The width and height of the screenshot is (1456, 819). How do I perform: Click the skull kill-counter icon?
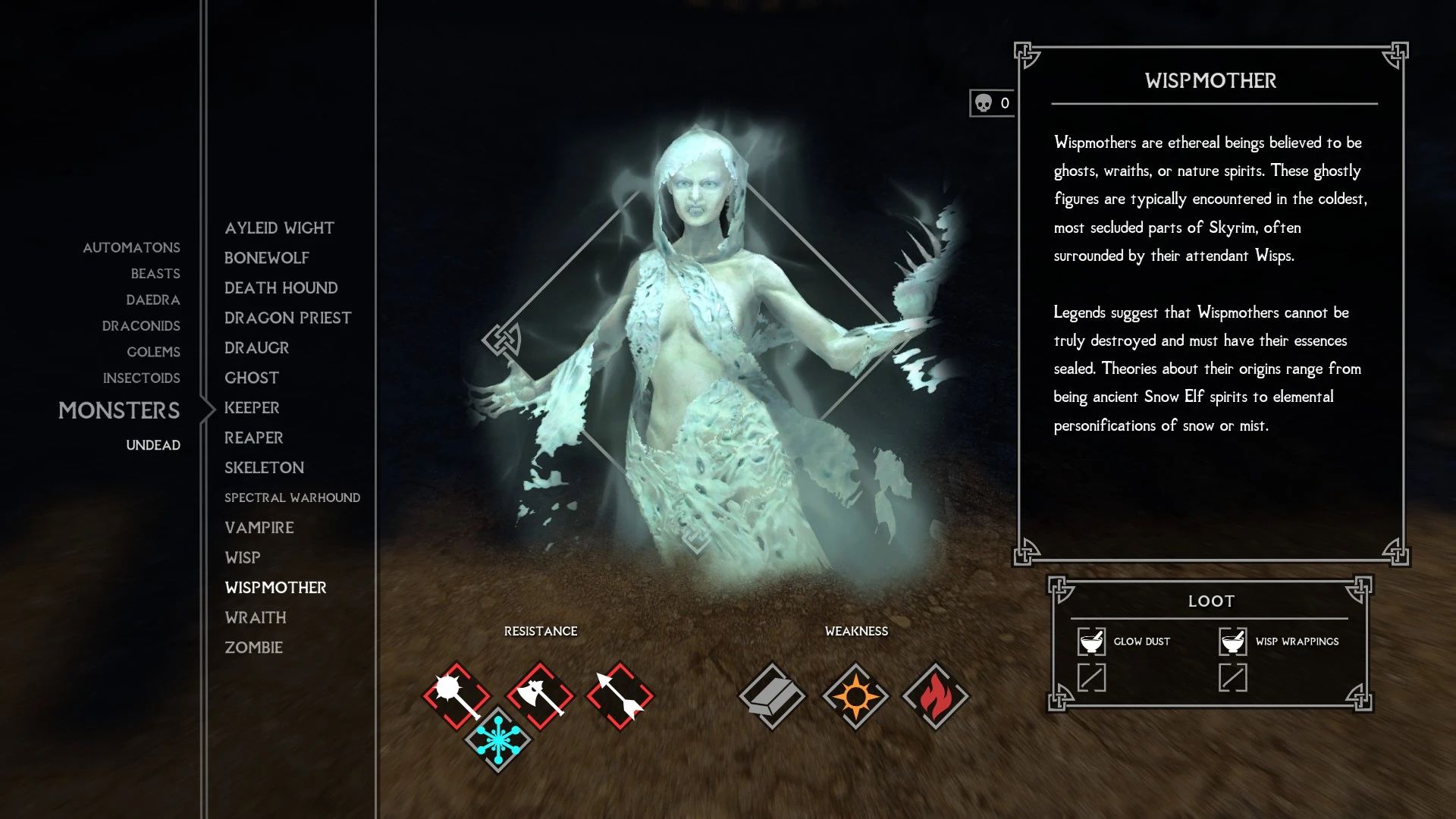click(x=984, y=101)
